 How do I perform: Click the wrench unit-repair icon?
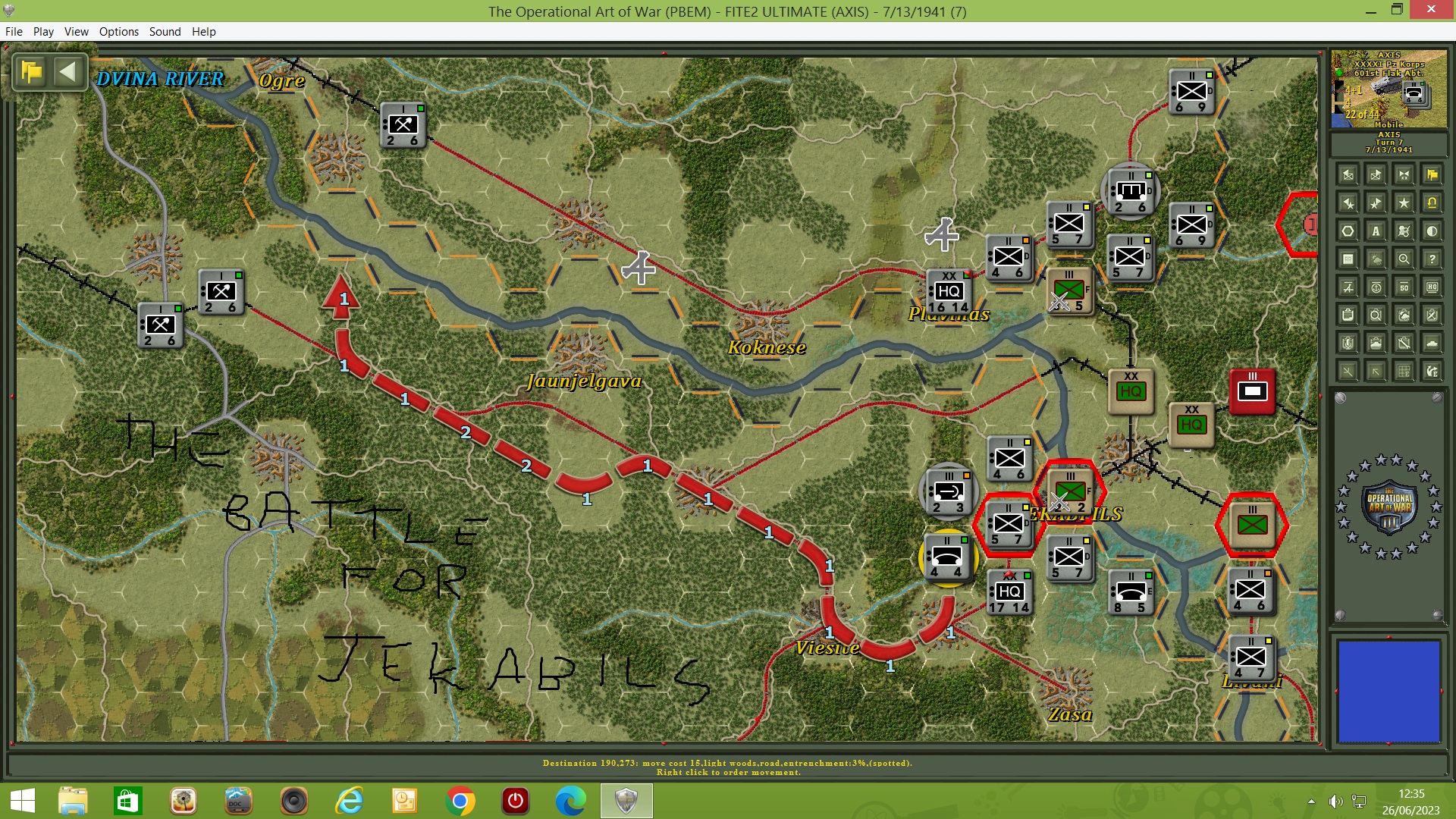(1404, 342)
